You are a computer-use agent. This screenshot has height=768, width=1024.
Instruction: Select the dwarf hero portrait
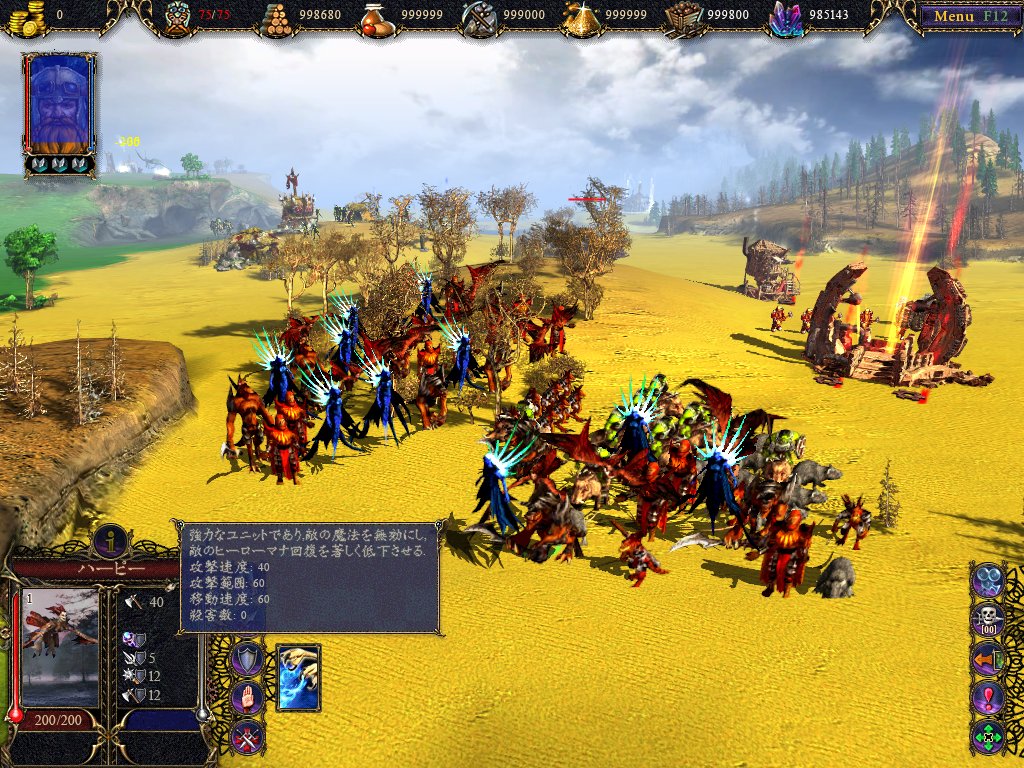click(60, 103)
